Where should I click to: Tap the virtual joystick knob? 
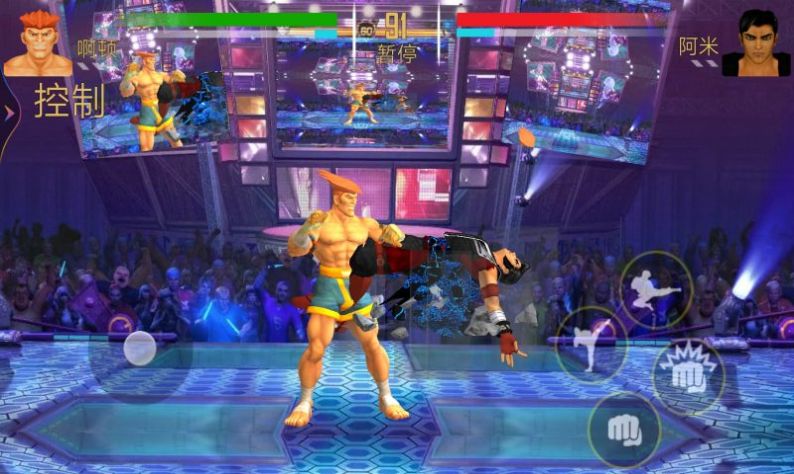tap(139, 349)
